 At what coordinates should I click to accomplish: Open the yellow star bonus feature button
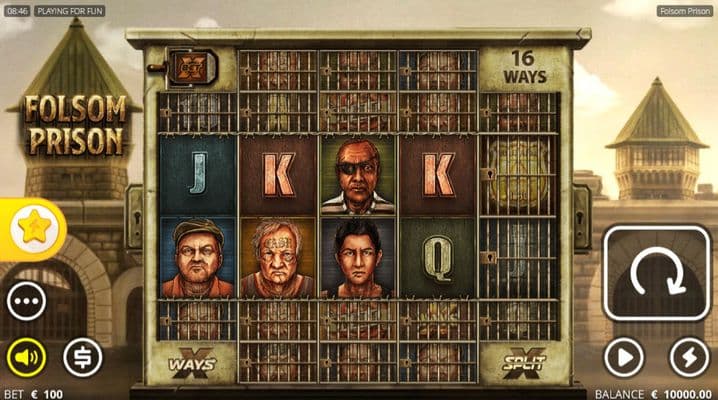[31, 229]
